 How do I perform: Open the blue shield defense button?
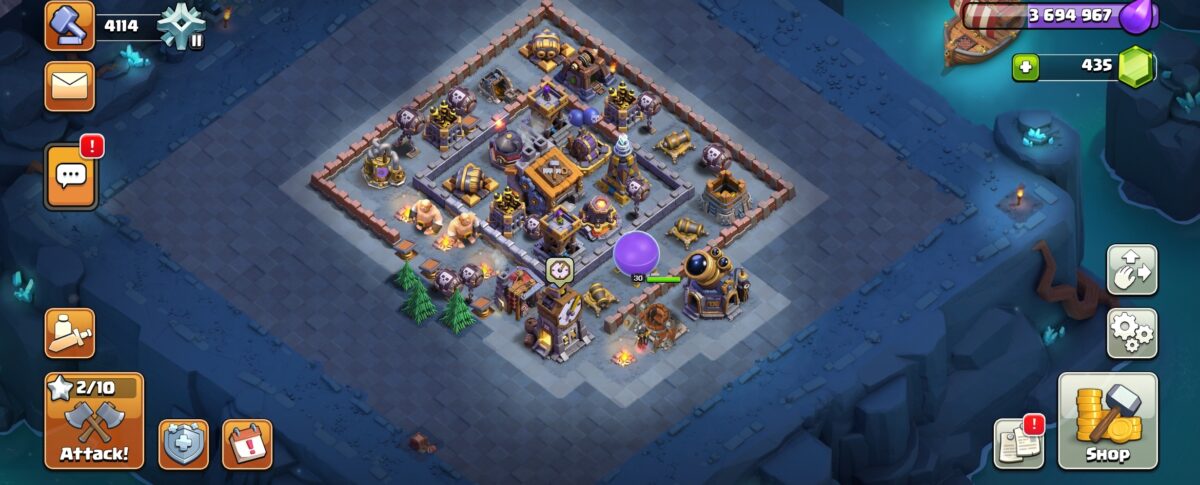click(x=184, y=444)
